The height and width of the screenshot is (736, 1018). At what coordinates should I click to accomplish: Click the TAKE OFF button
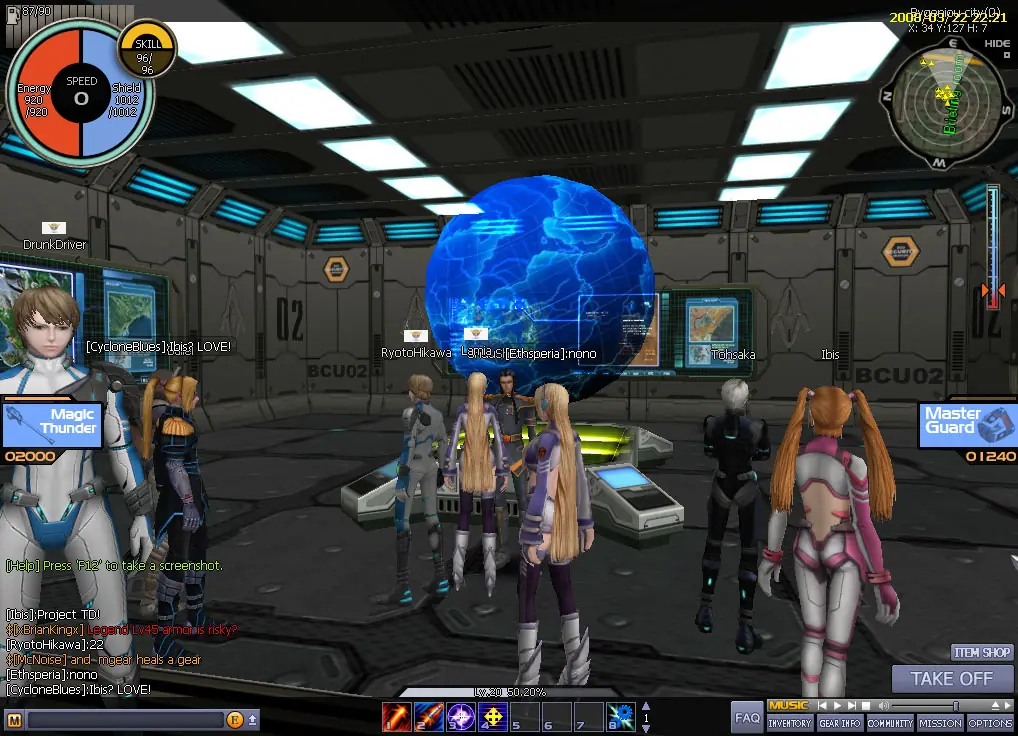(x=951, y=679)
